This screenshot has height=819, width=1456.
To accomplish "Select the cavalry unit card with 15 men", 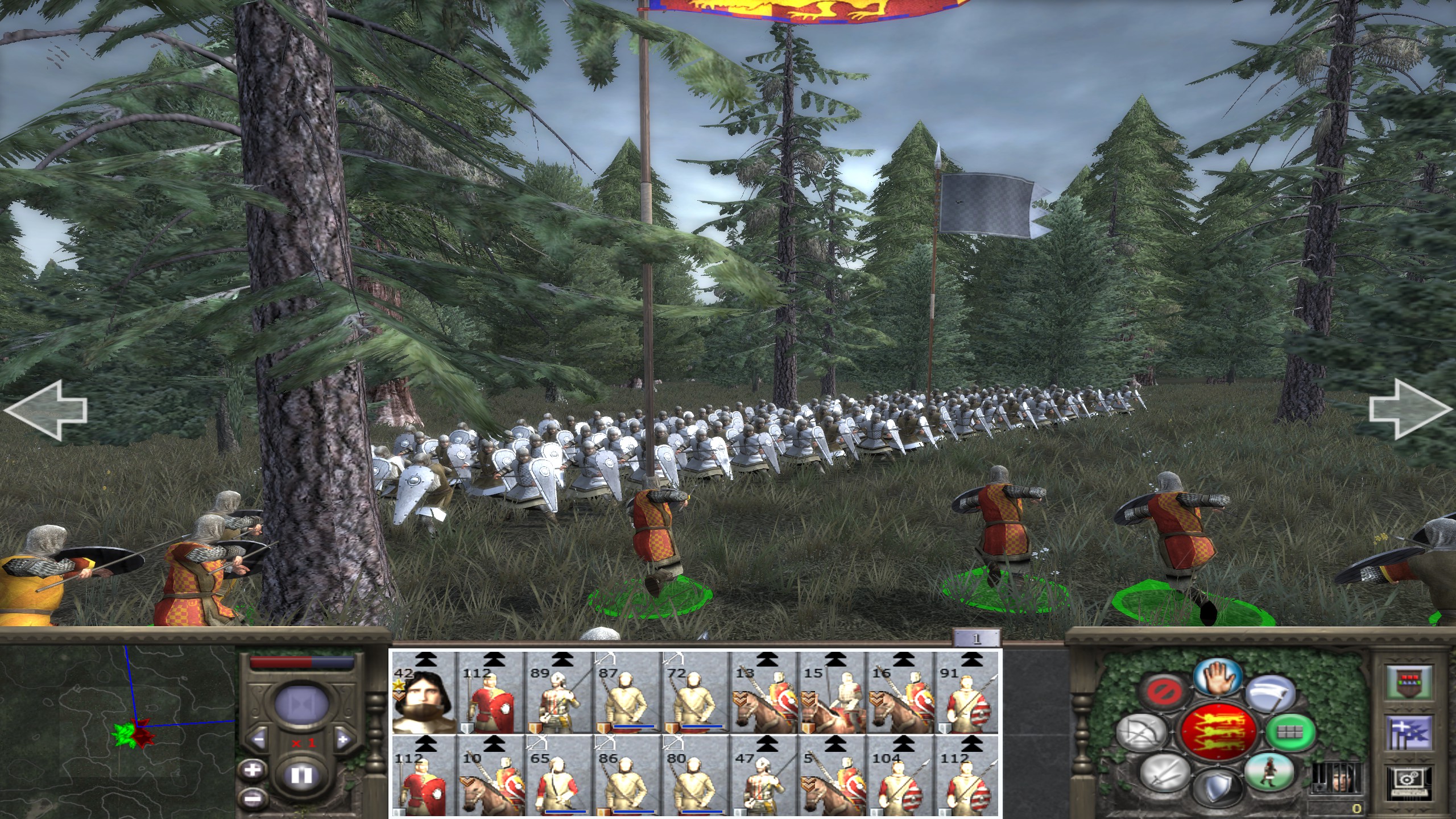I will (x=832, y=694).
